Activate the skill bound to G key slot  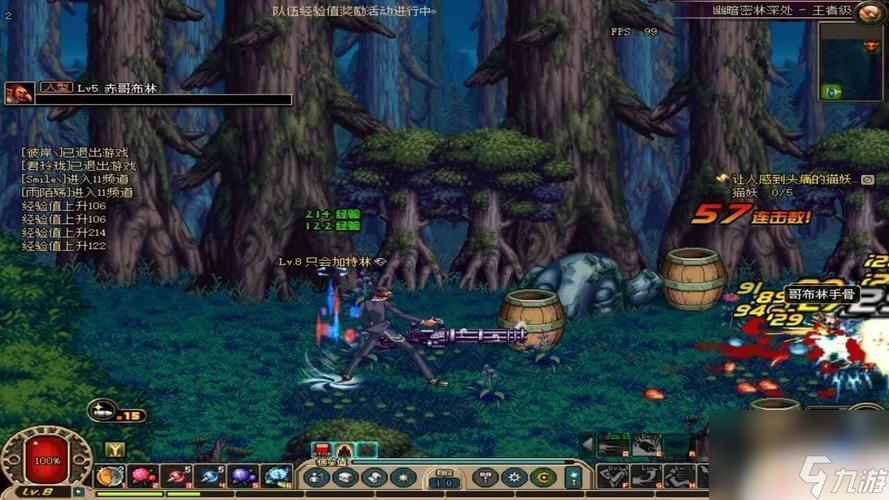(x=647, y=477)
